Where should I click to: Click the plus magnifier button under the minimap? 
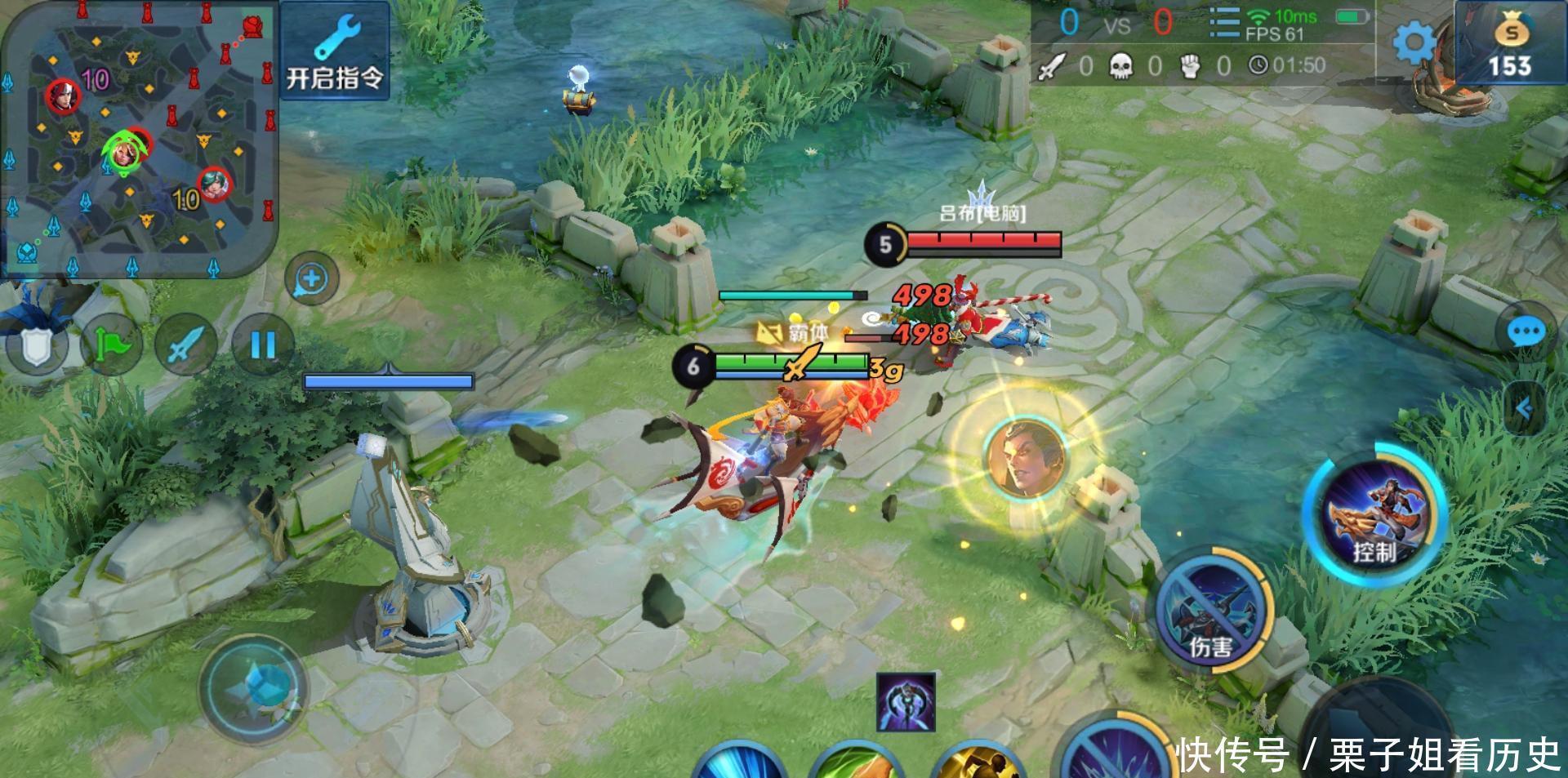311,279
